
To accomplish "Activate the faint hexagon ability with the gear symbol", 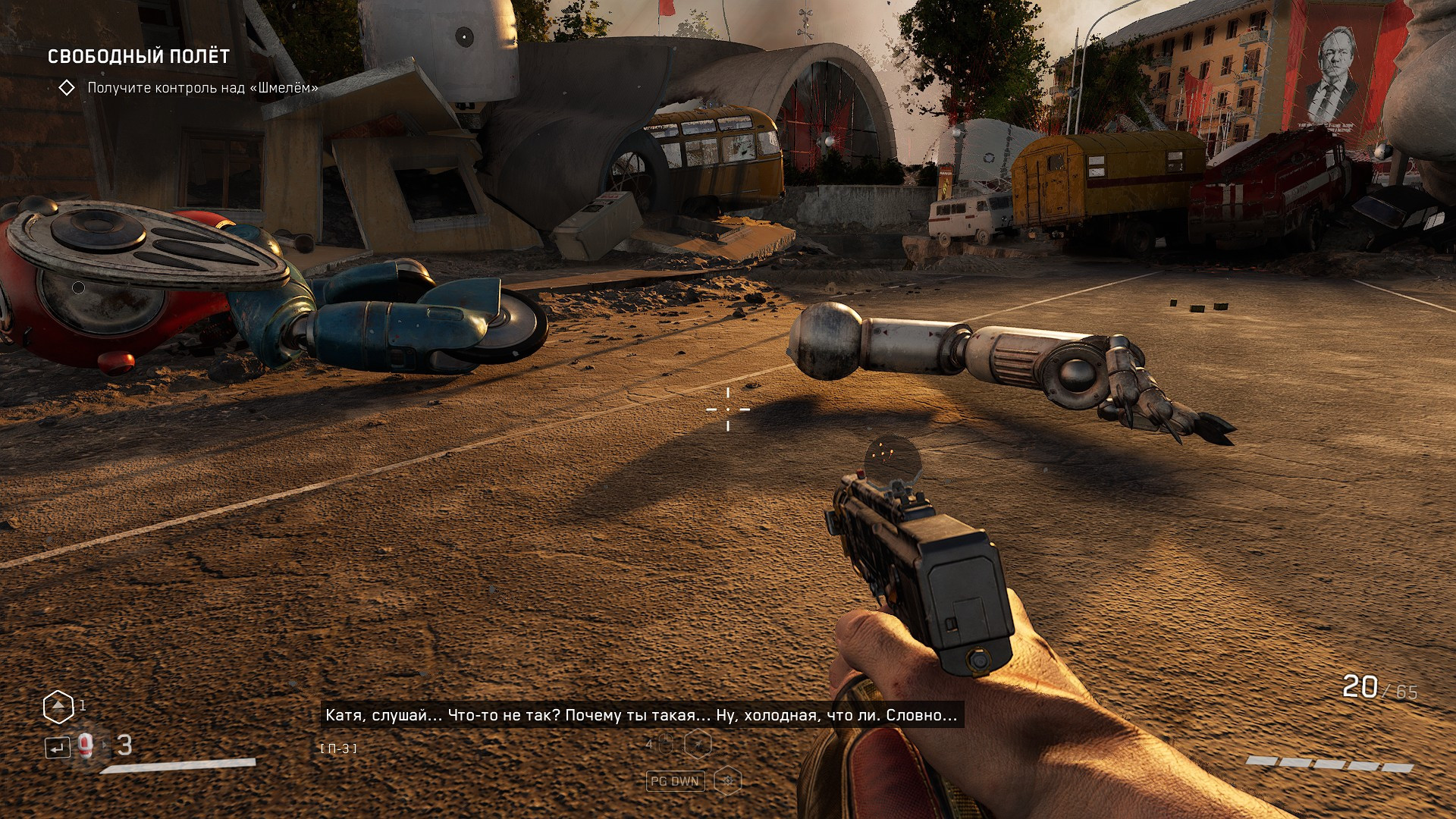I will (x=728, y=780).
